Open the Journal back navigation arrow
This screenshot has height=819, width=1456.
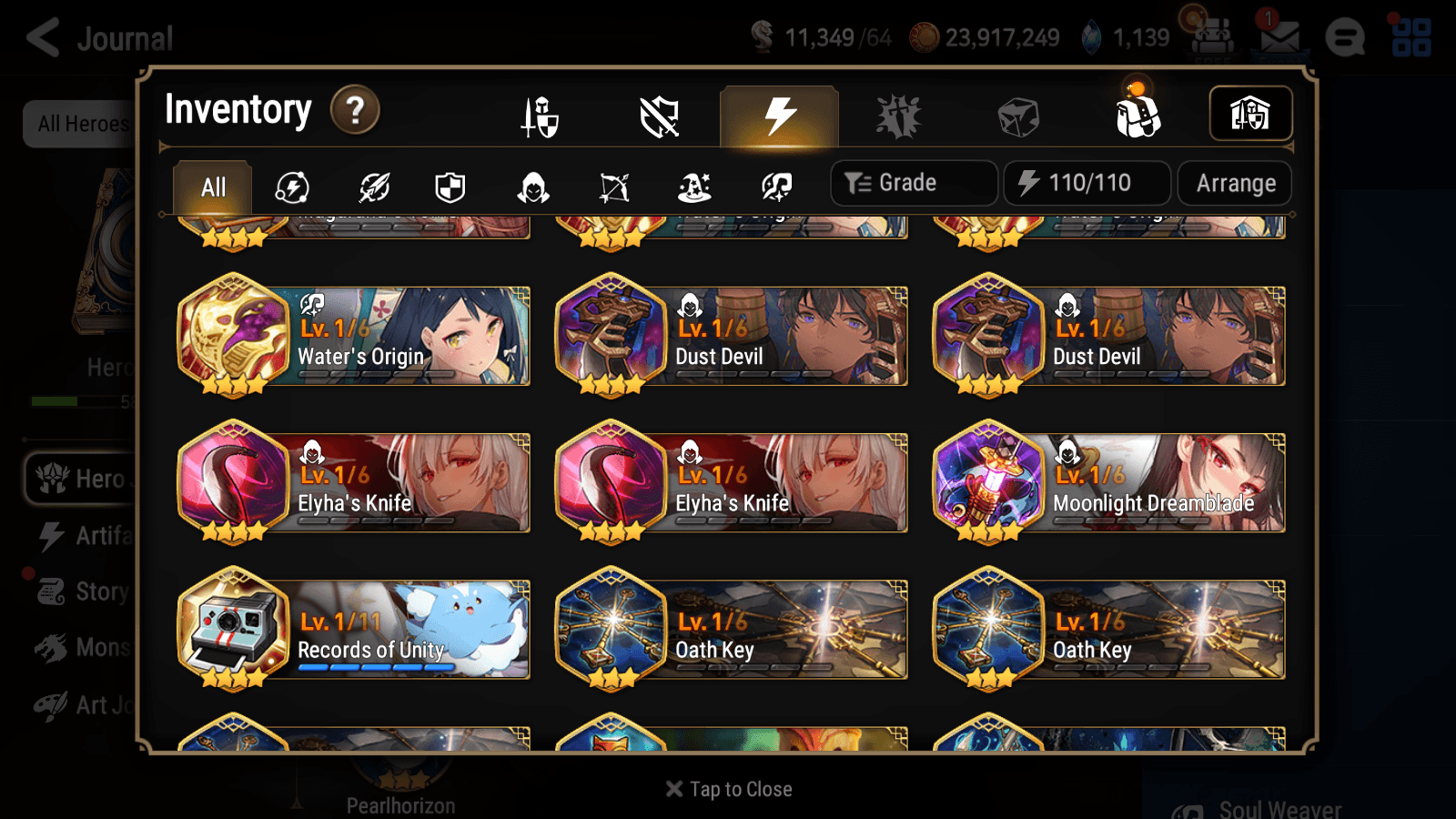click(x=41, y=37)
